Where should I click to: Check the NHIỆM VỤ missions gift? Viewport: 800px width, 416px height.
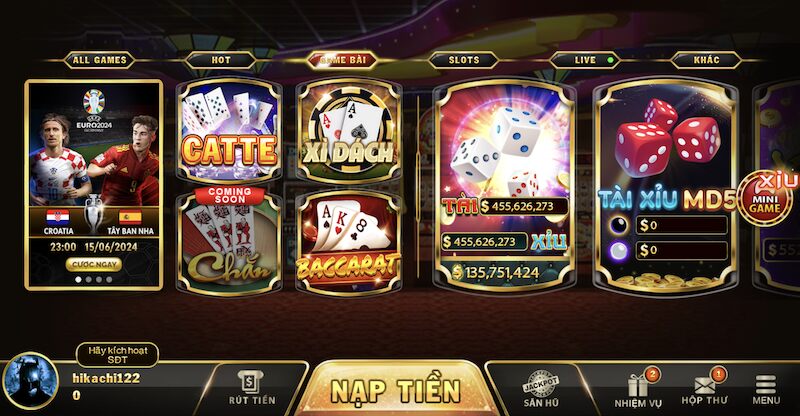(638, 389)
